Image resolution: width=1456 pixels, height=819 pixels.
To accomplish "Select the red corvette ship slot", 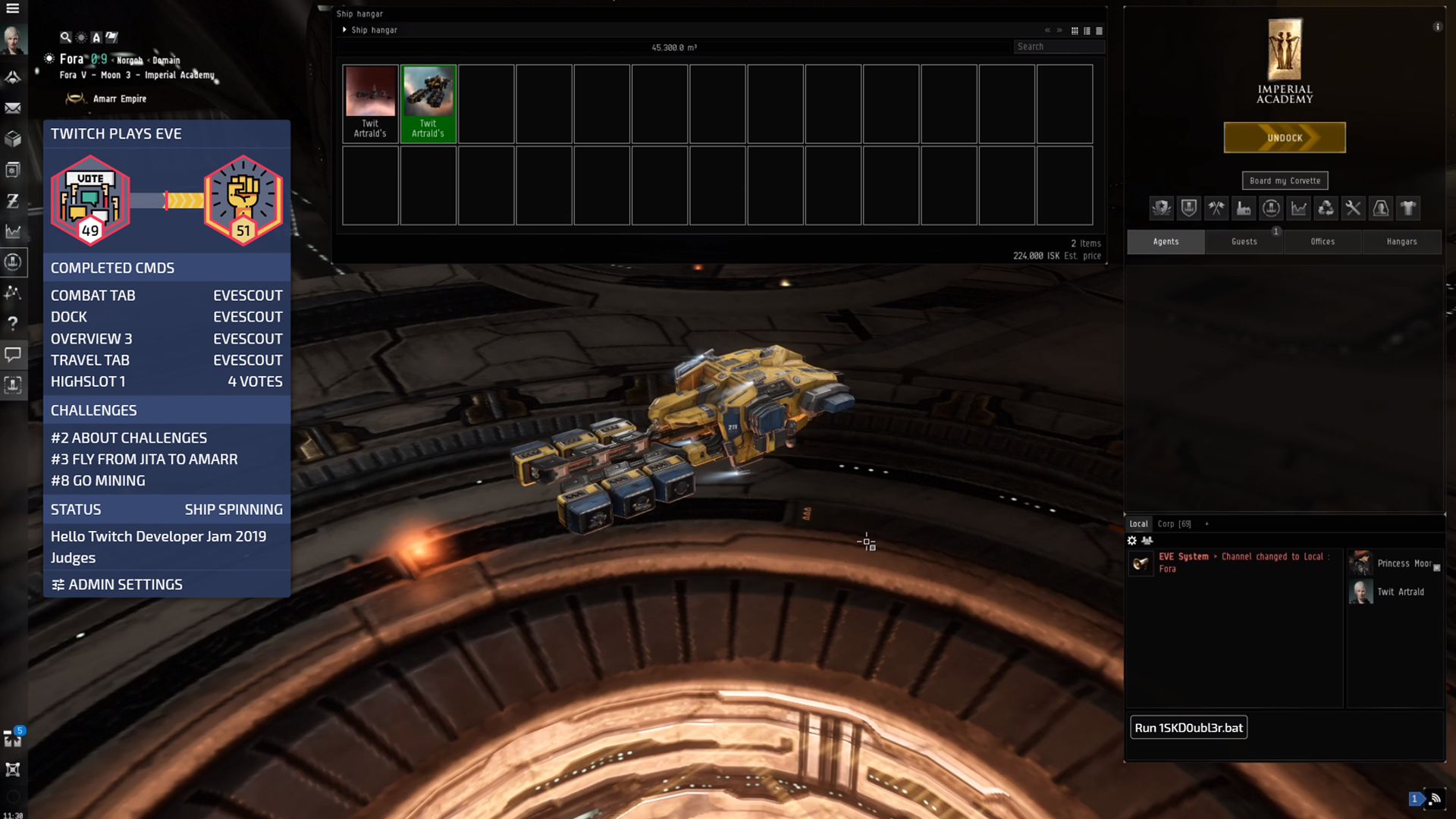I will tap(370, 103).
